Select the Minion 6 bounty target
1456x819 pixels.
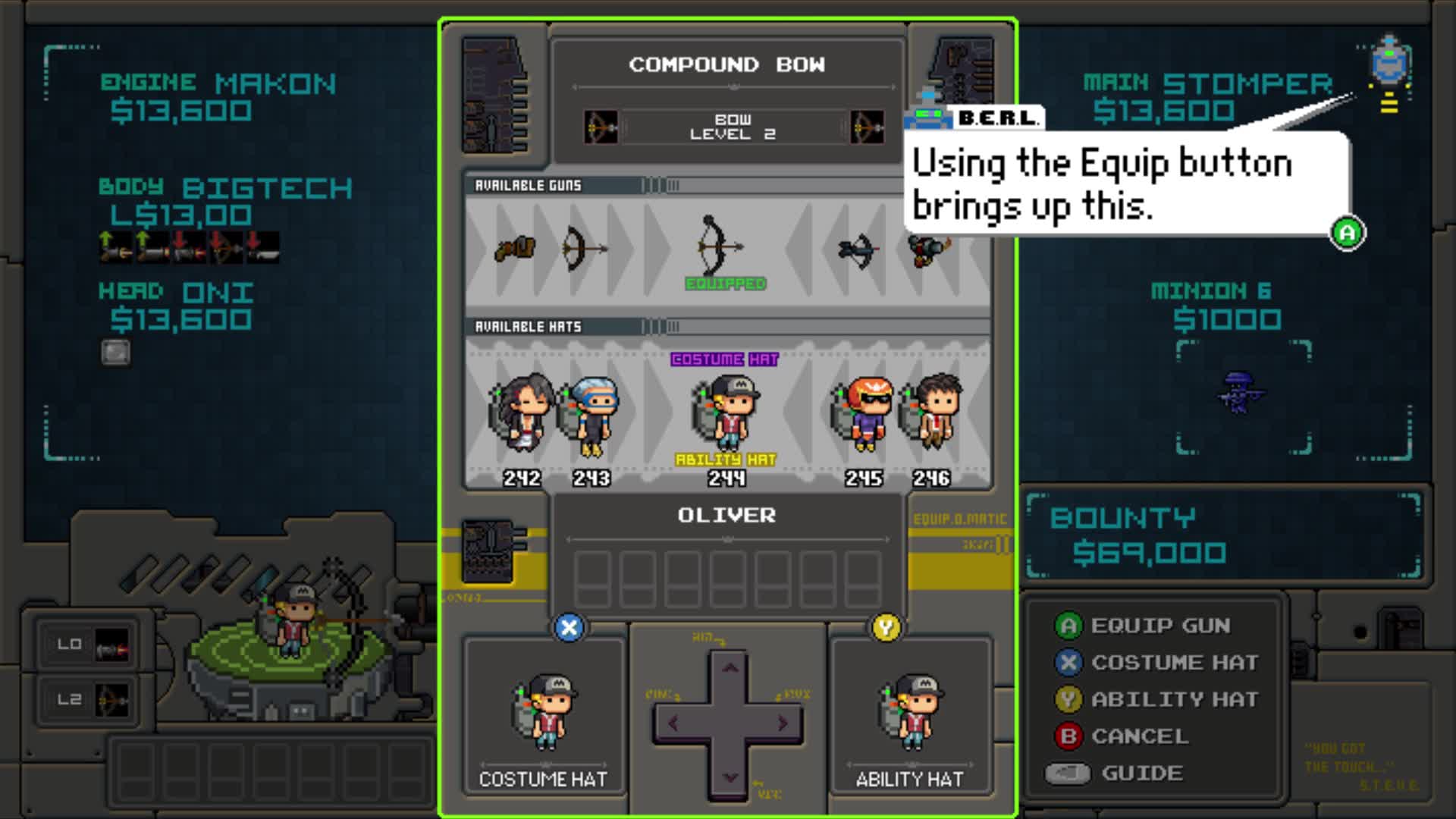1238,392
